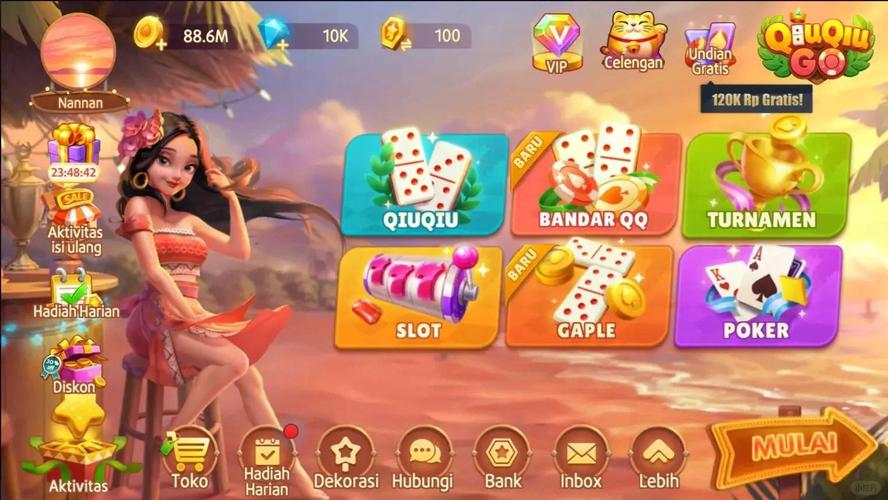Open the Bank

[502, 459]
